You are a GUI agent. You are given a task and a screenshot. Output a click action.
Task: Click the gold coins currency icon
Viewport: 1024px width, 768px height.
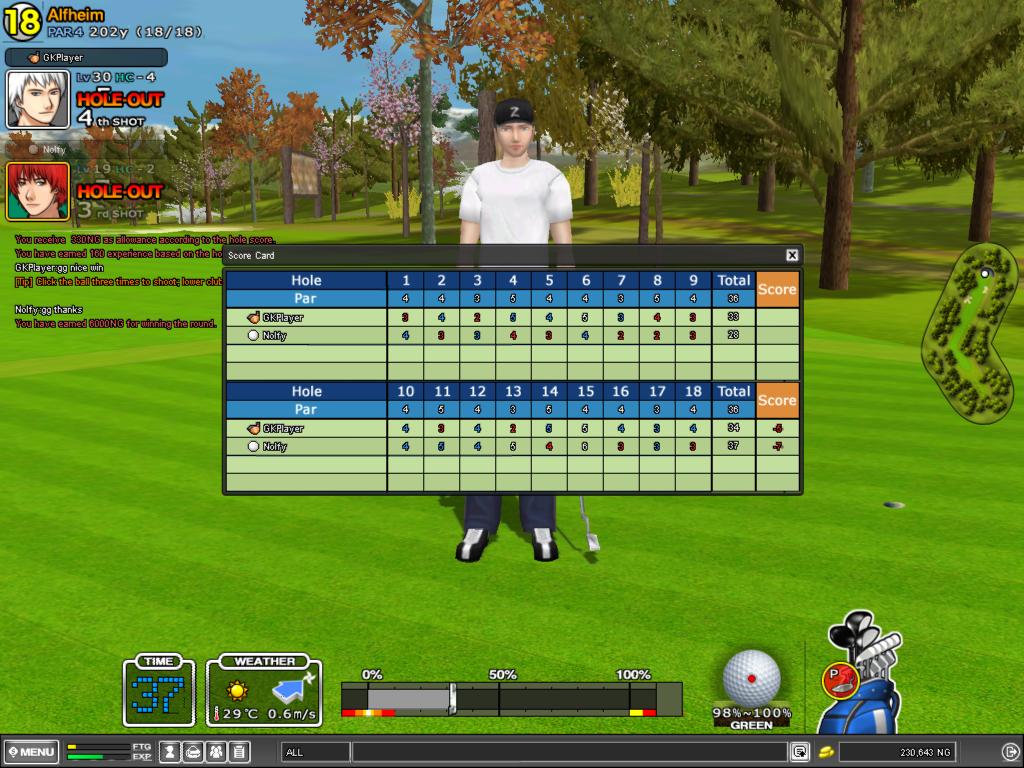(827, 752)
